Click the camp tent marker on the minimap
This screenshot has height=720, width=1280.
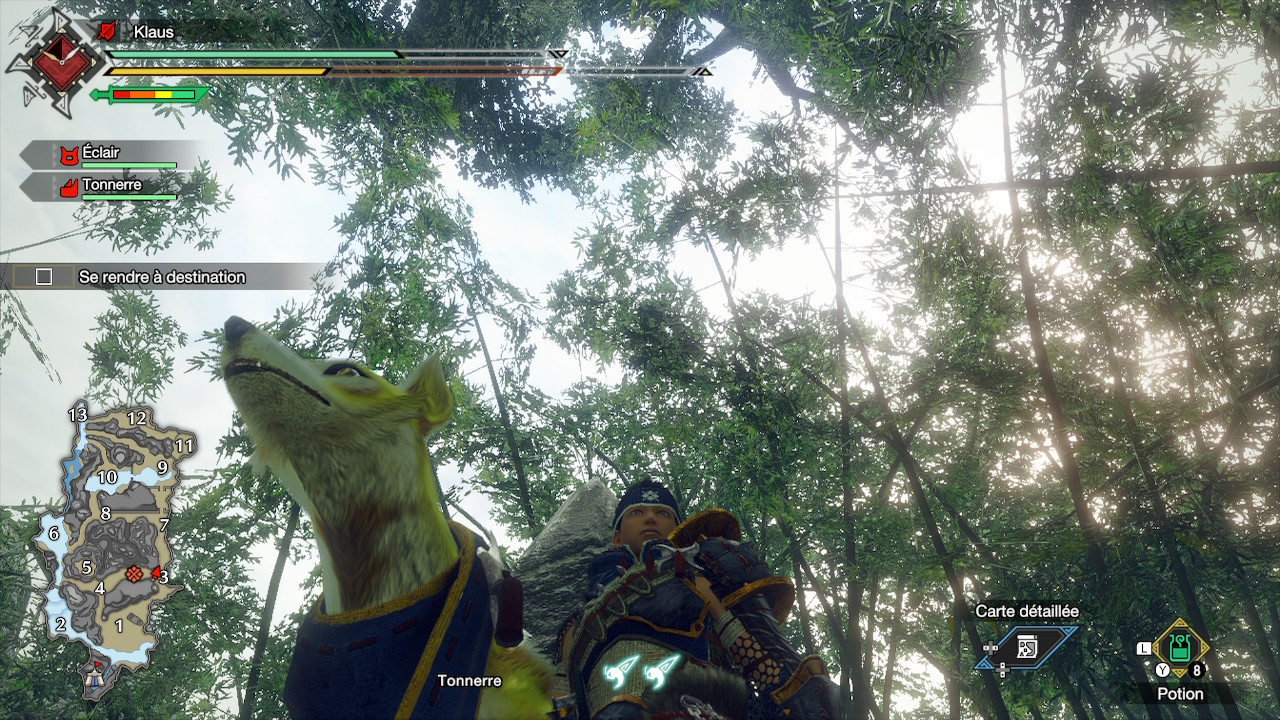97,678
